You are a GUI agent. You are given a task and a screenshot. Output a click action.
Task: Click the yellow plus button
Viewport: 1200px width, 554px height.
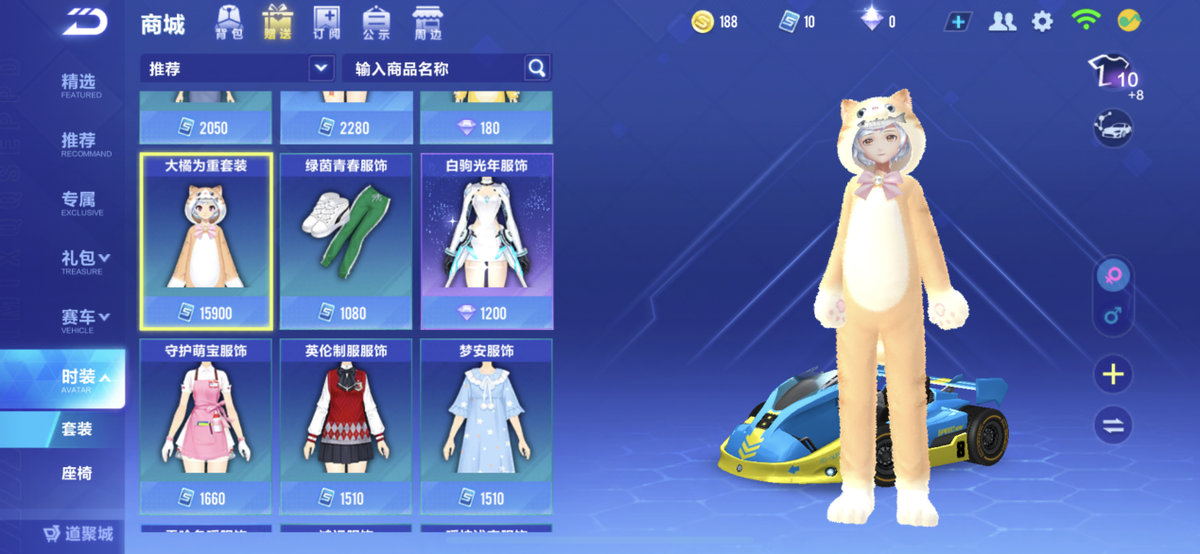click(1112, 375)
